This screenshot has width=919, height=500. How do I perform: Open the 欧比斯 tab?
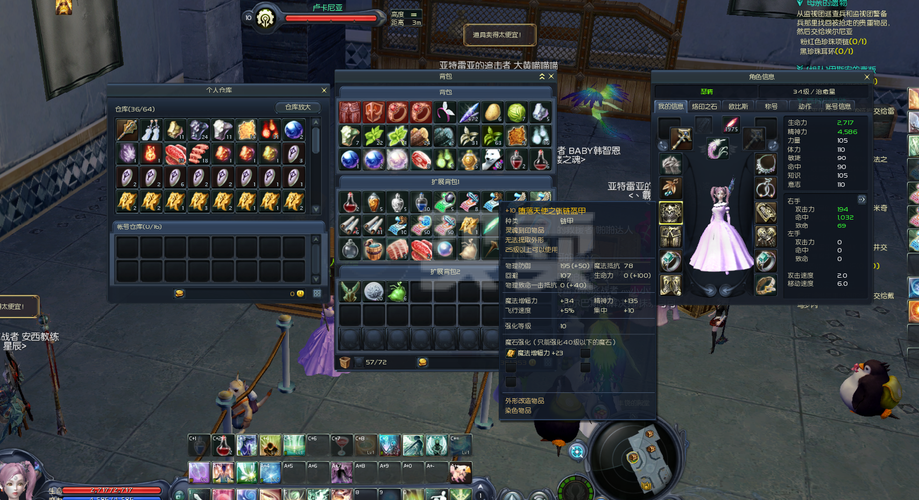[x=738, y=106]
